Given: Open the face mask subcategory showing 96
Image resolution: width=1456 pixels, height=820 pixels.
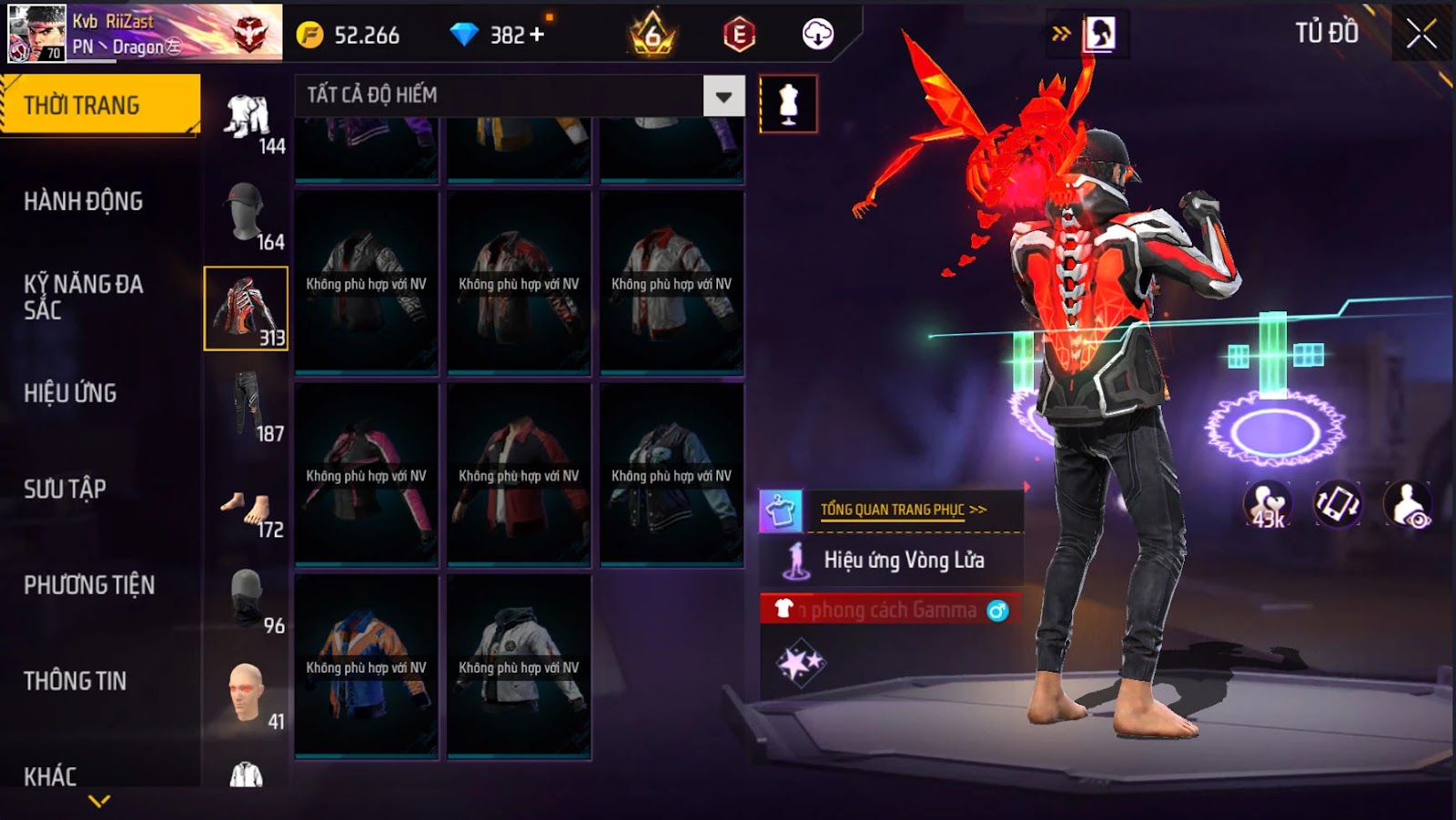Looking at the screenshot, I should point(247,599).
